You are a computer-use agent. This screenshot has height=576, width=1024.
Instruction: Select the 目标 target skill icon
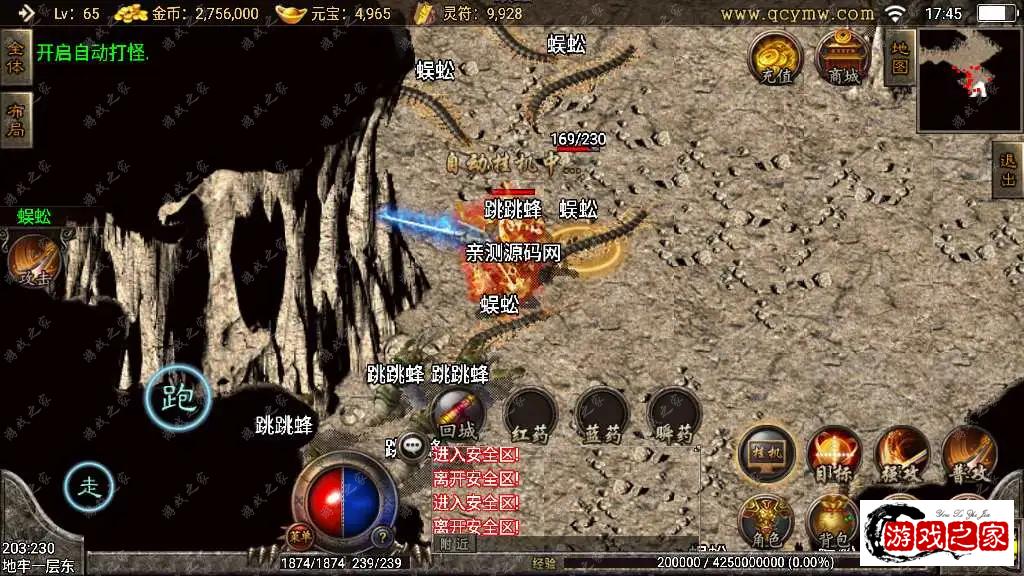(834, 453)
